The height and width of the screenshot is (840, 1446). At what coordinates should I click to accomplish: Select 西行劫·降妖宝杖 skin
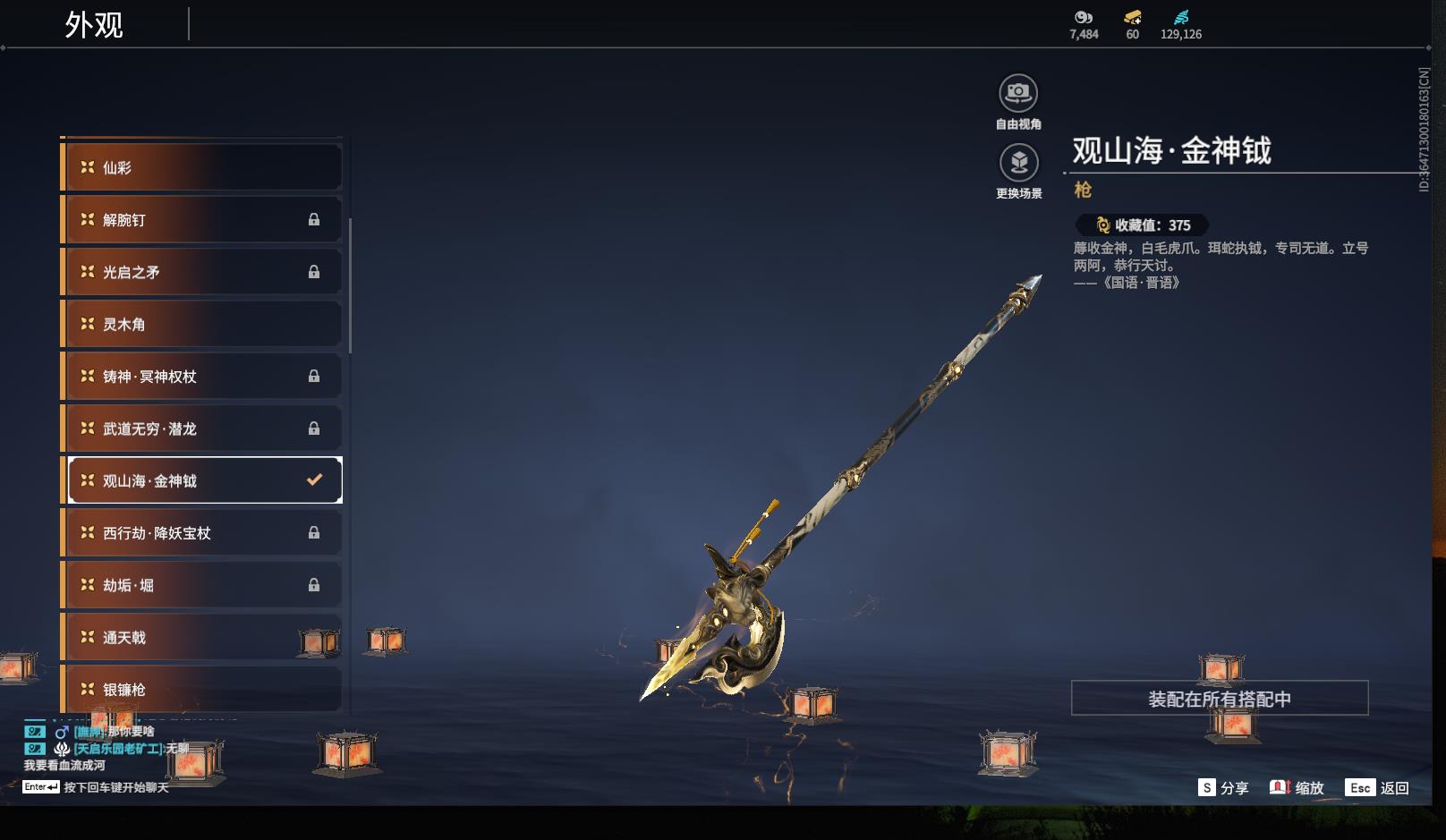pos(201,533)
